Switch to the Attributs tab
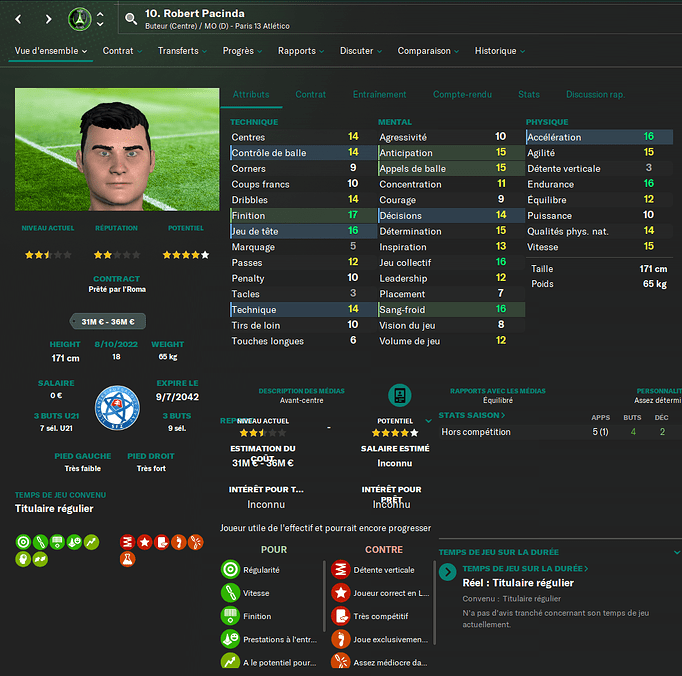 pyautogui.click(x=251, y=95)
